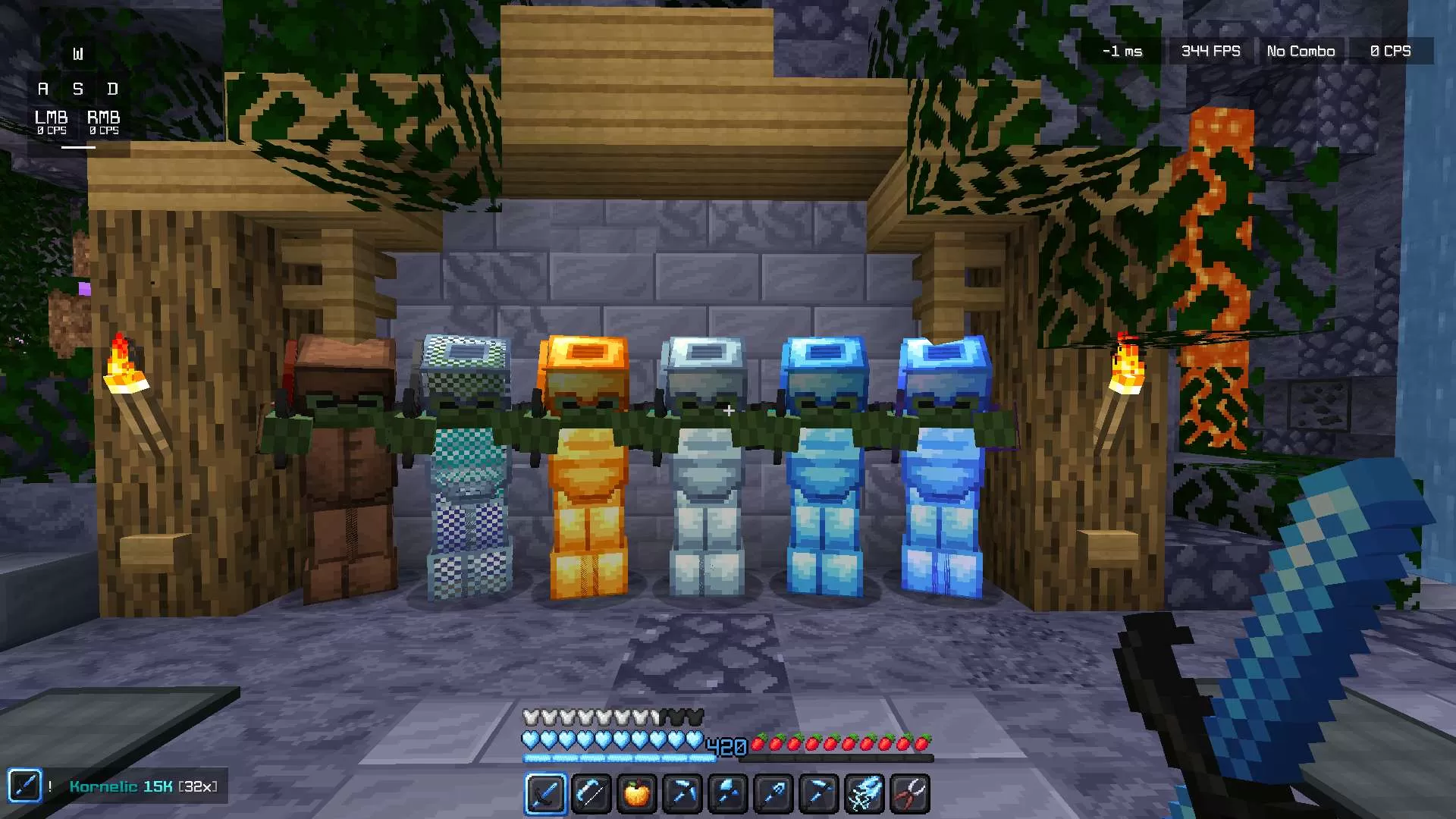Screen dimensions: 1456x819
Task: Grab the shears from the last hotbar slot
Action: pos(909,793)
